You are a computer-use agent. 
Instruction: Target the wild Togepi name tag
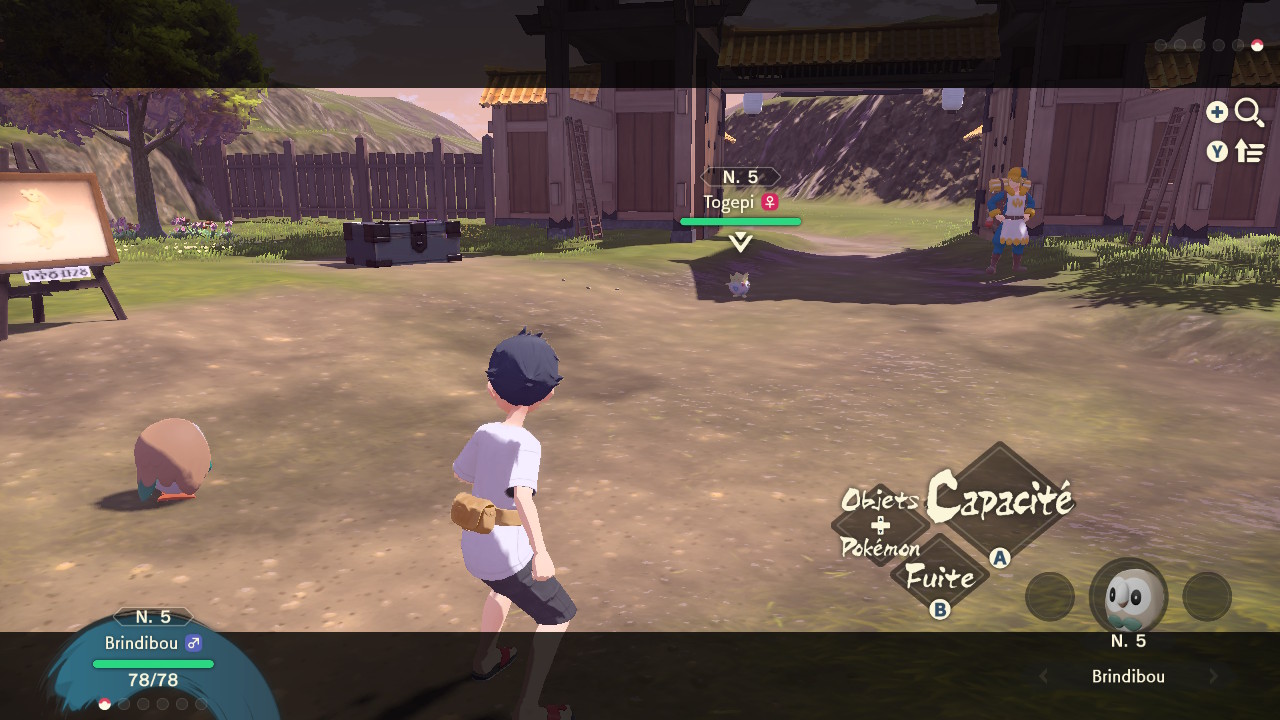tap(740, 202)
